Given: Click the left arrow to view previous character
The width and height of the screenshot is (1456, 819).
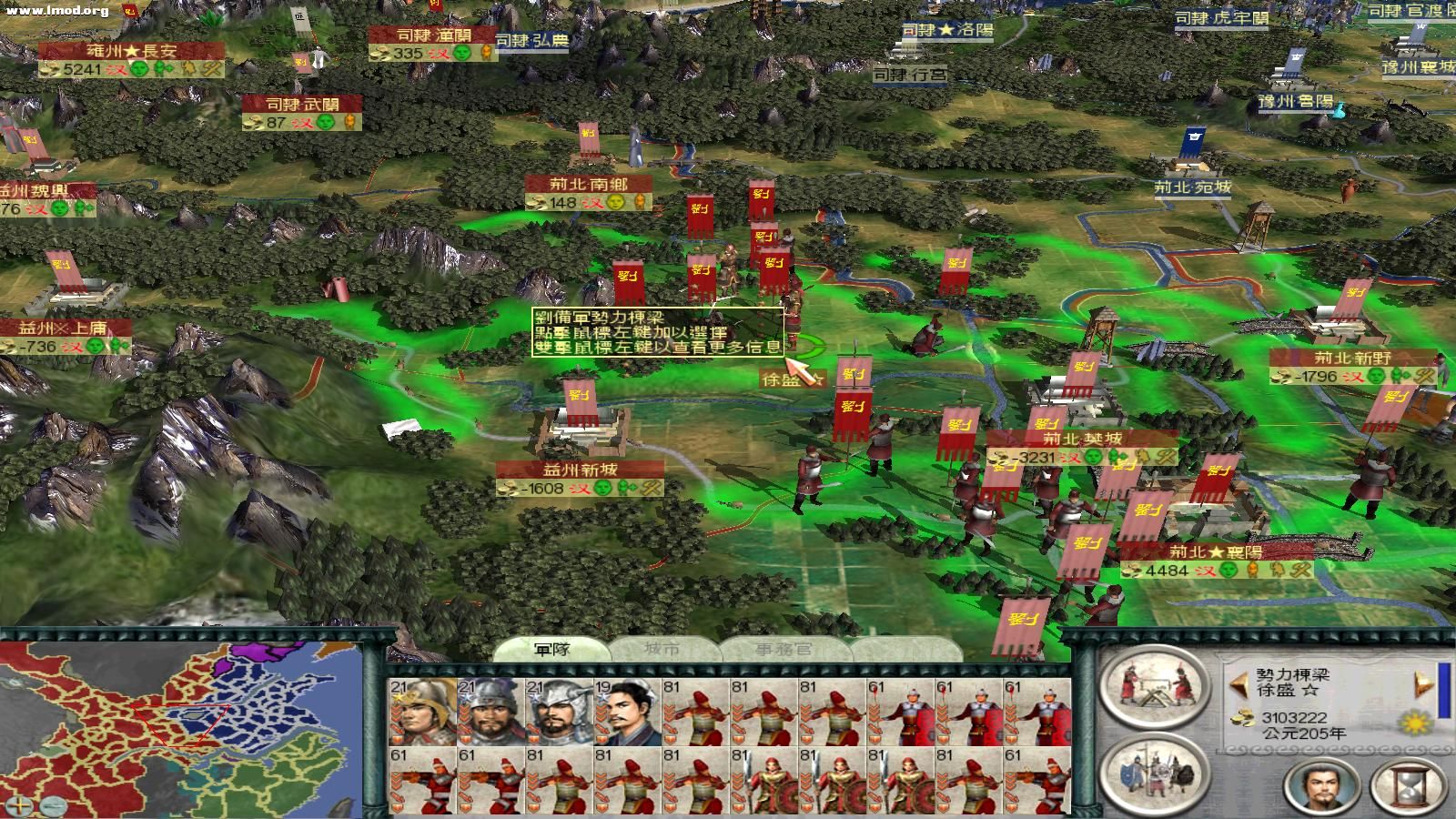Looking at the screenshot, I should (x=1237, y=684).
